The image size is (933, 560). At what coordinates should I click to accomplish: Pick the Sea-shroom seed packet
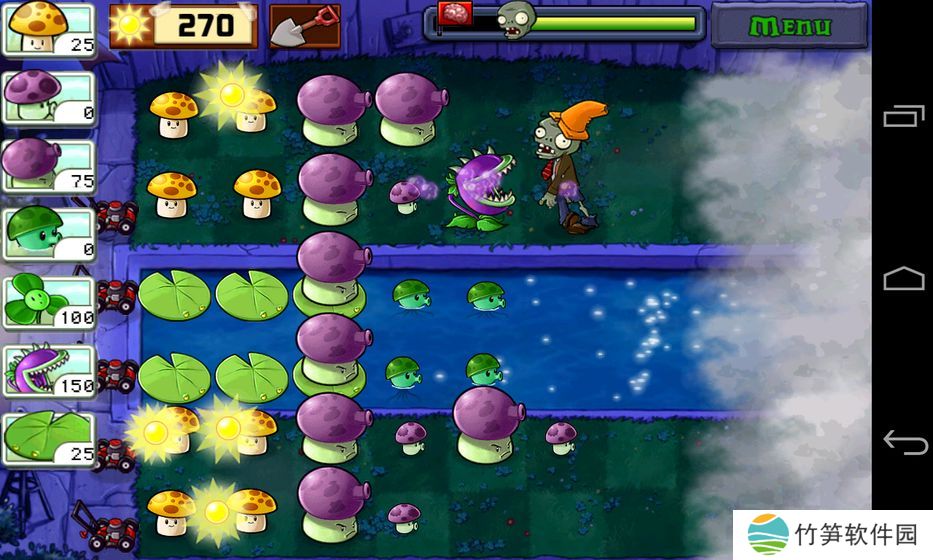click(x=49, y=234)
